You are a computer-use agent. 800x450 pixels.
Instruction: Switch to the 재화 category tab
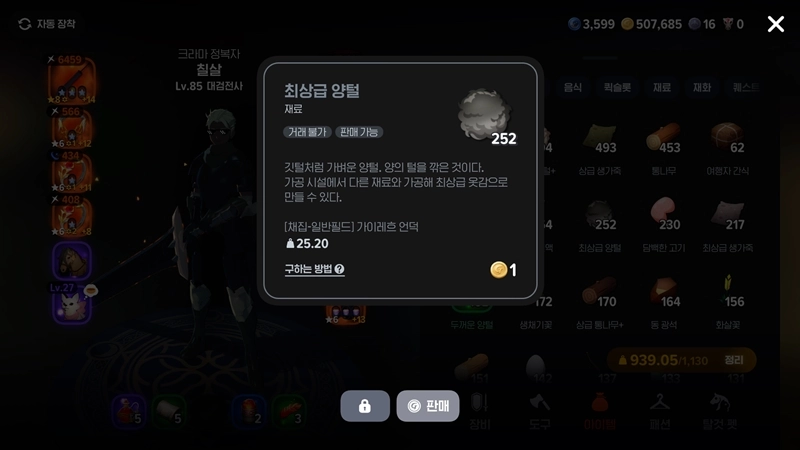[702, 88]
